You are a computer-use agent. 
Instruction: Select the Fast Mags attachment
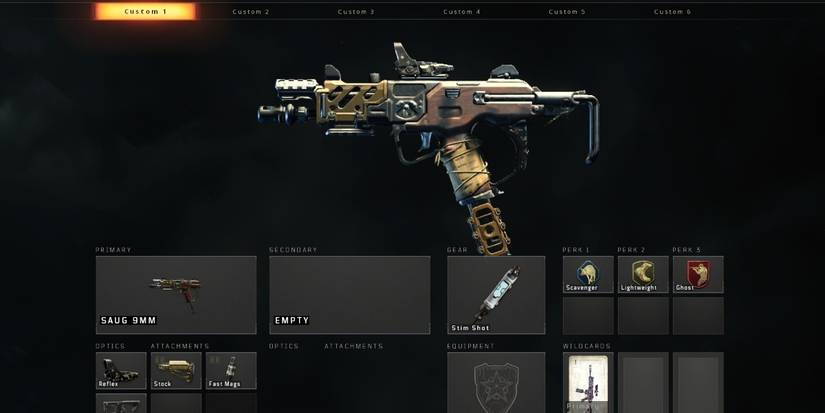231,370
